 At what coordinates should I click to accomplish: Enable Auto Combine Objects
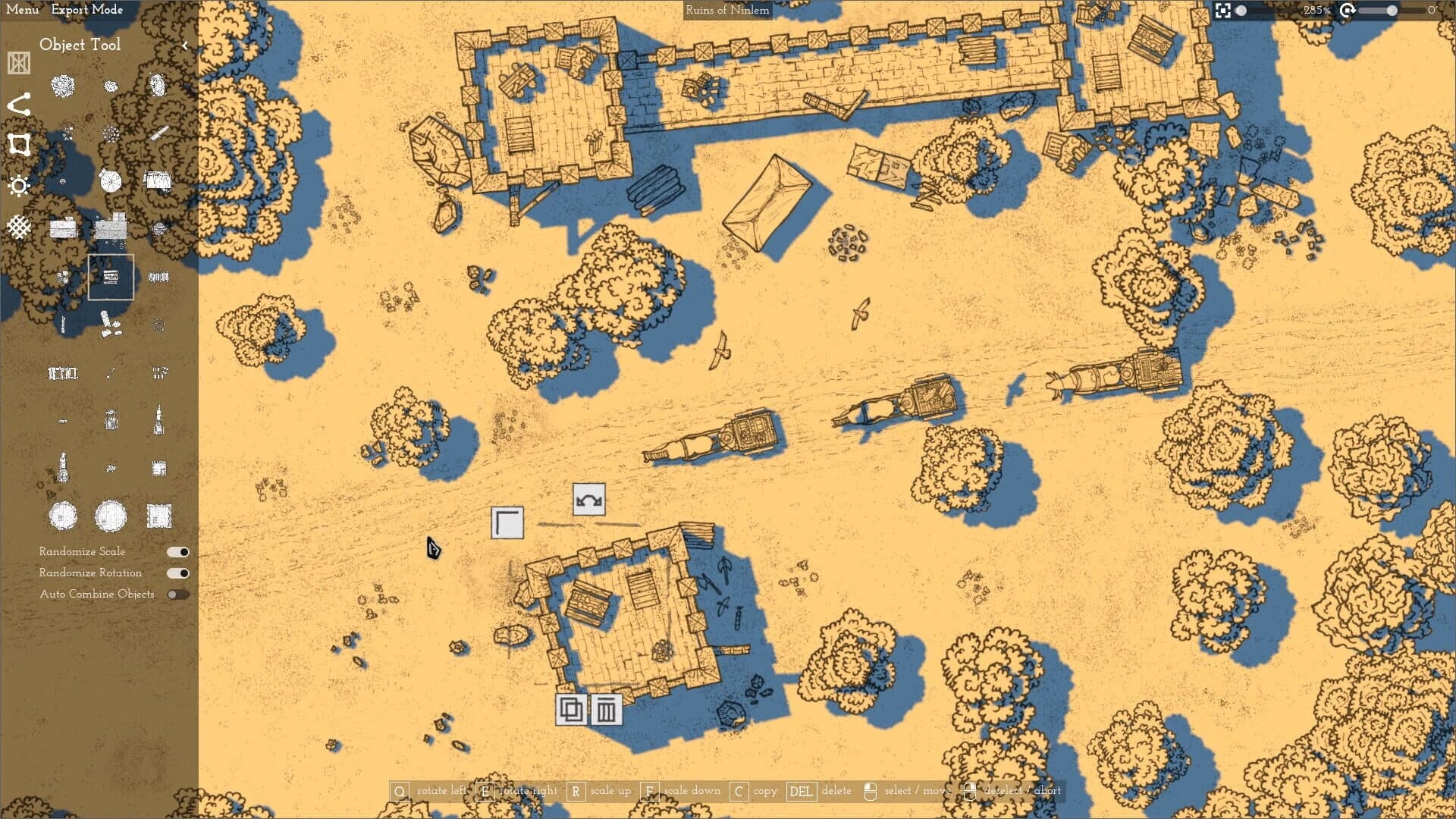click(x=180, y=595)
